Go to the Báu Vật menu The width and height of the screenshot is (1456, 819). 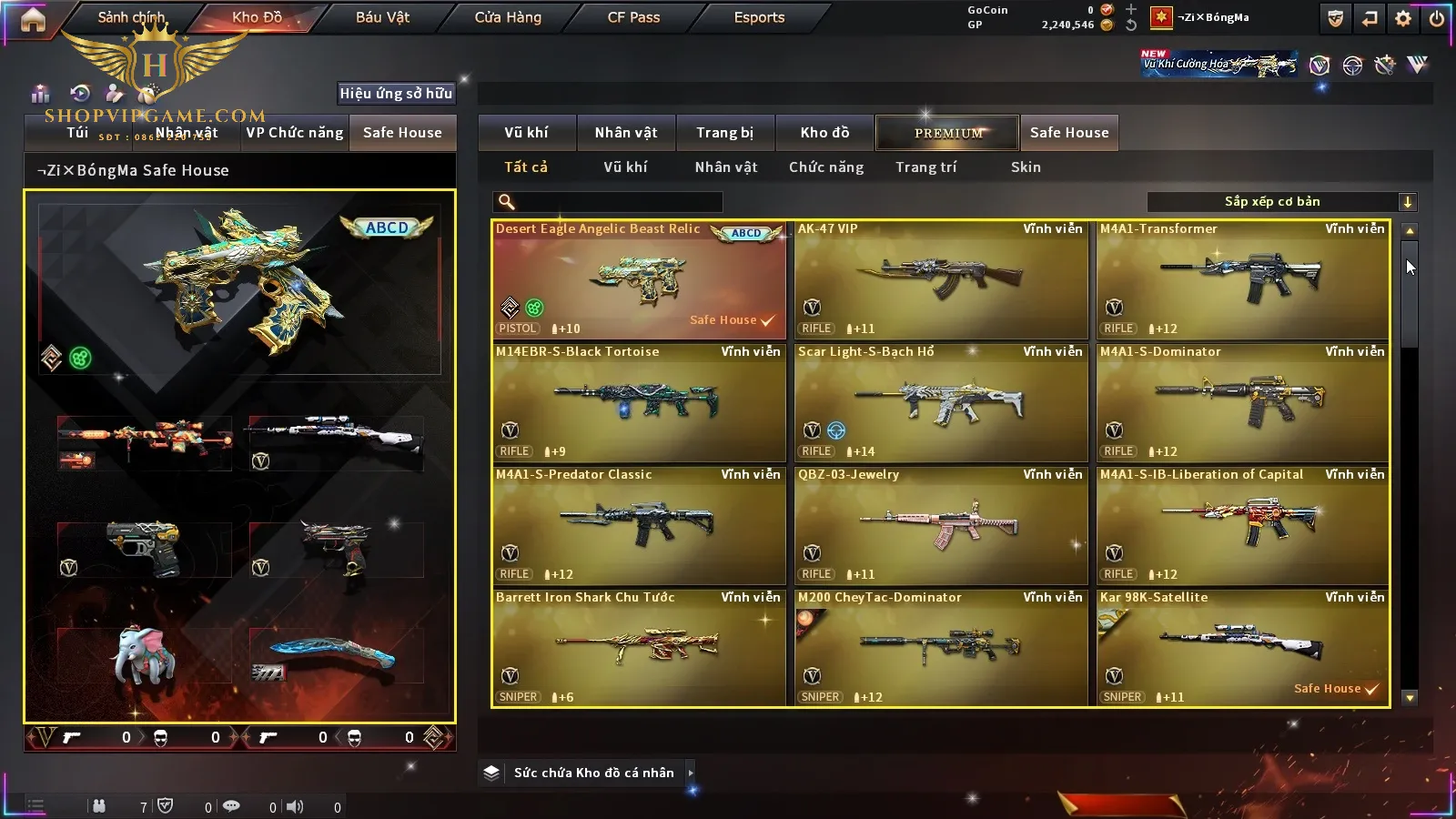click(x=382, y=17)
